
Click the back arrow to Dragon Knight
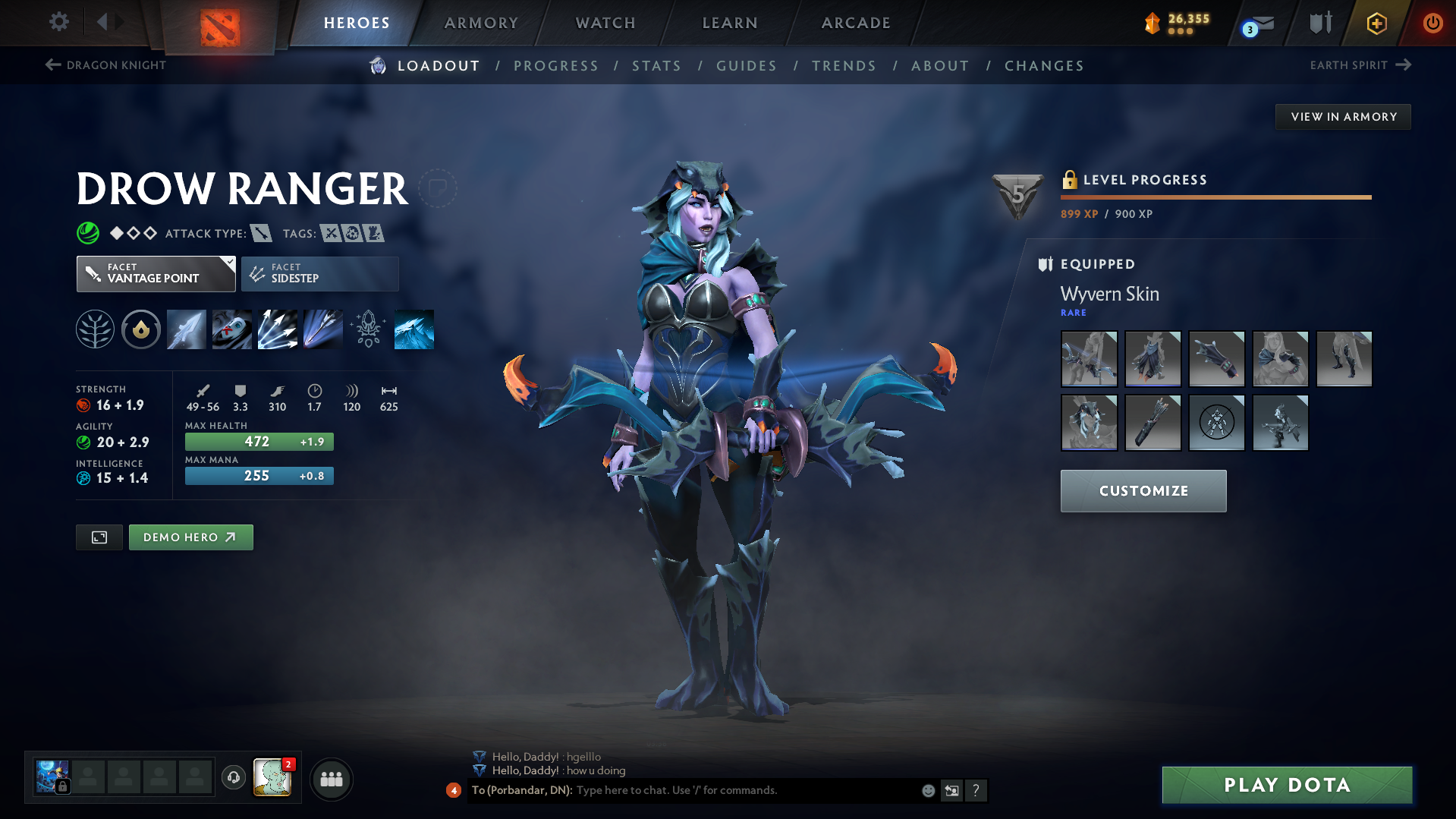click(x=52, y=65)
